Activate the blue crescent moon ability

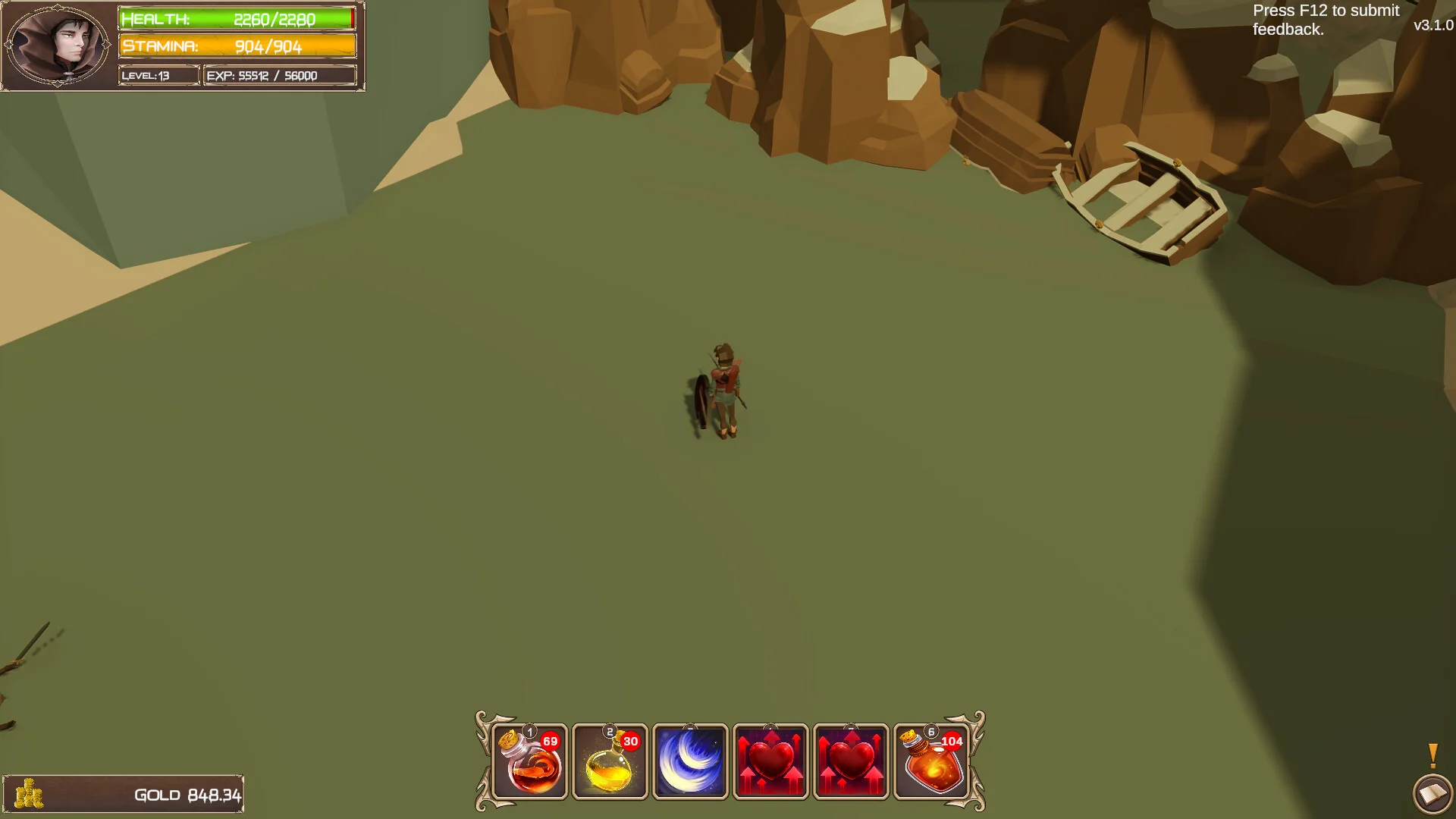tap(690, 762)
